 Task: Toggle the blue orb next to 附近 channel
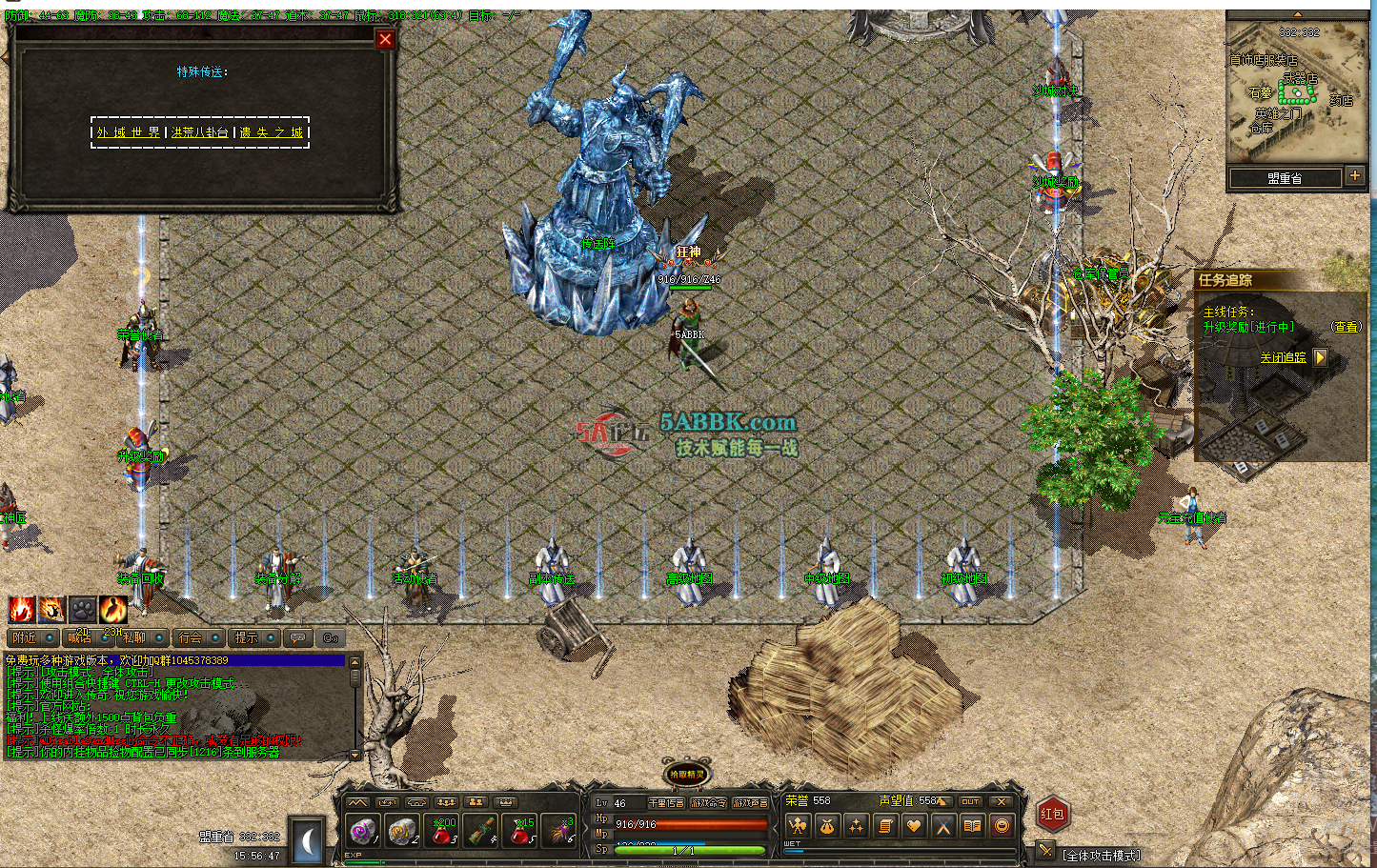[x=49, y=636]
